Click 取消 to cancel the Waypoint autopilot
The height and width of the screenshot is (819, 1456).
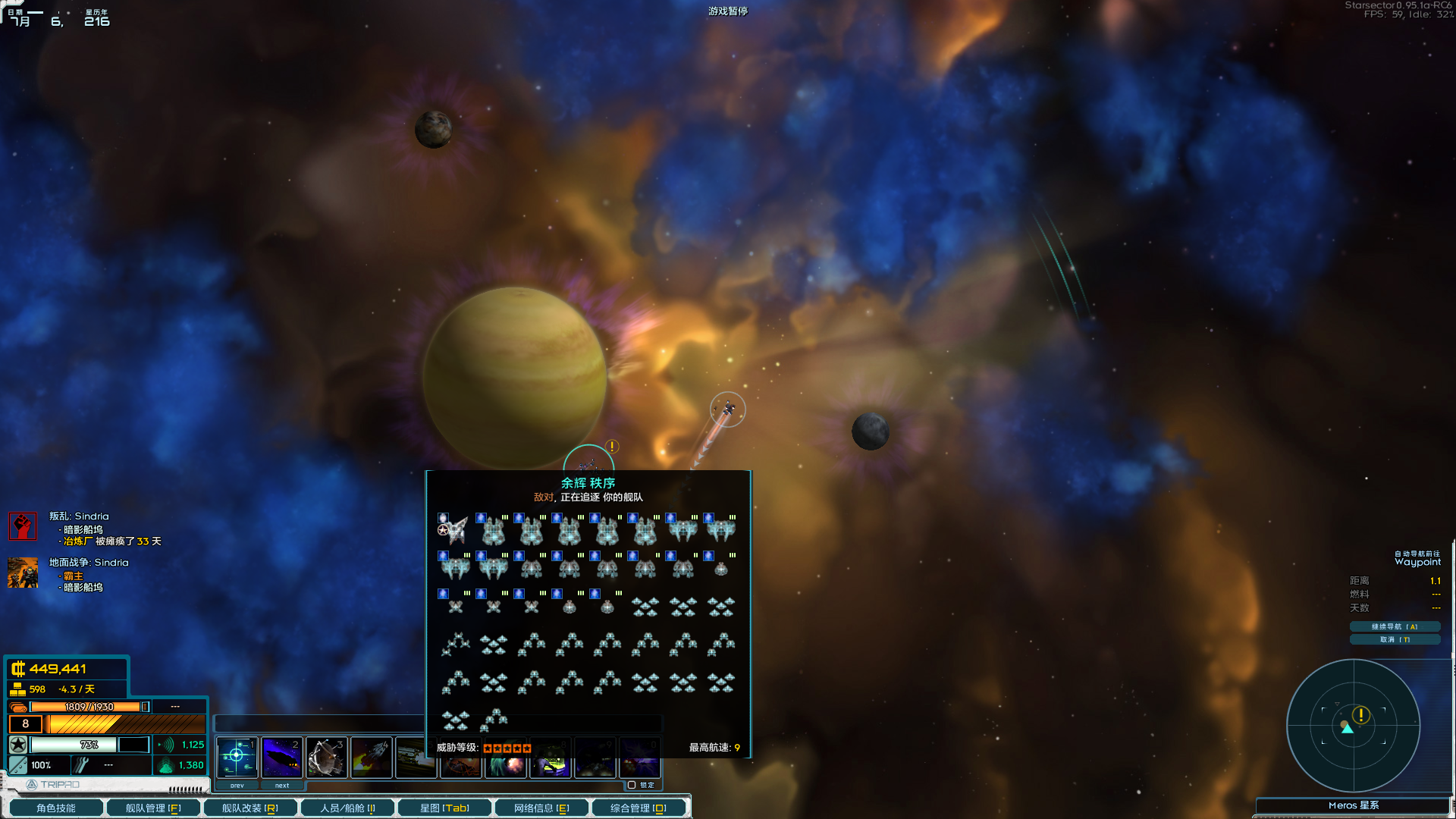(1395, 639)
